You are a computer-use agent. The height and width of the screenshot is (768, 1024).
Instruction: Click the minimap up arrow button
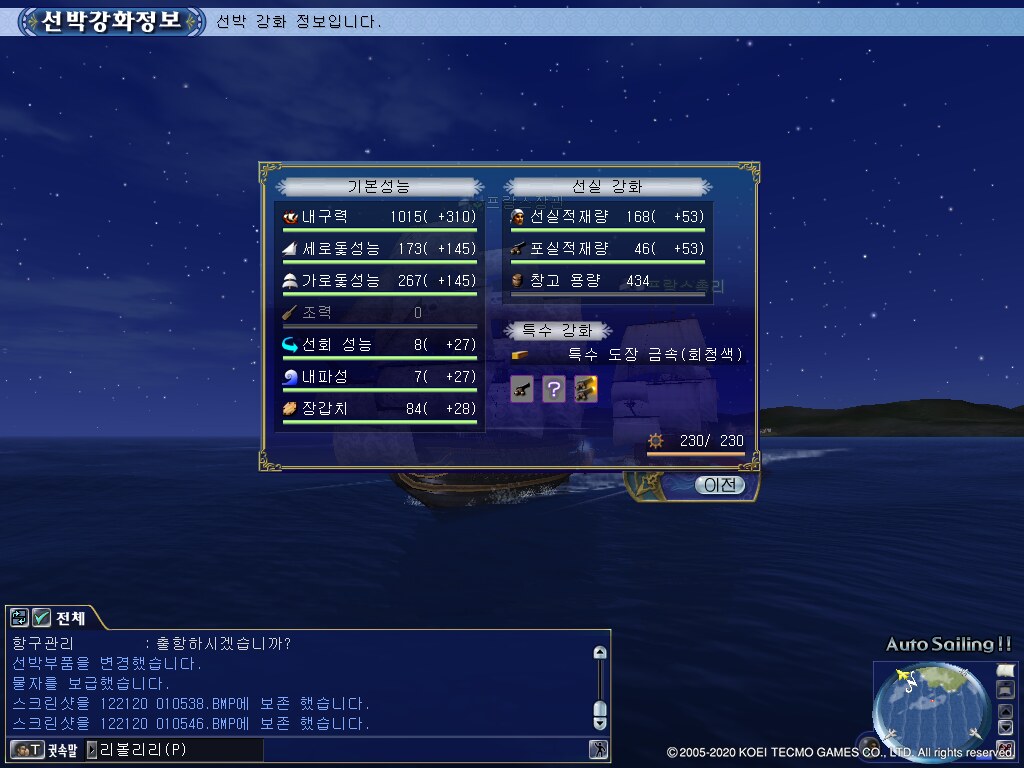tap(1006, 711)
